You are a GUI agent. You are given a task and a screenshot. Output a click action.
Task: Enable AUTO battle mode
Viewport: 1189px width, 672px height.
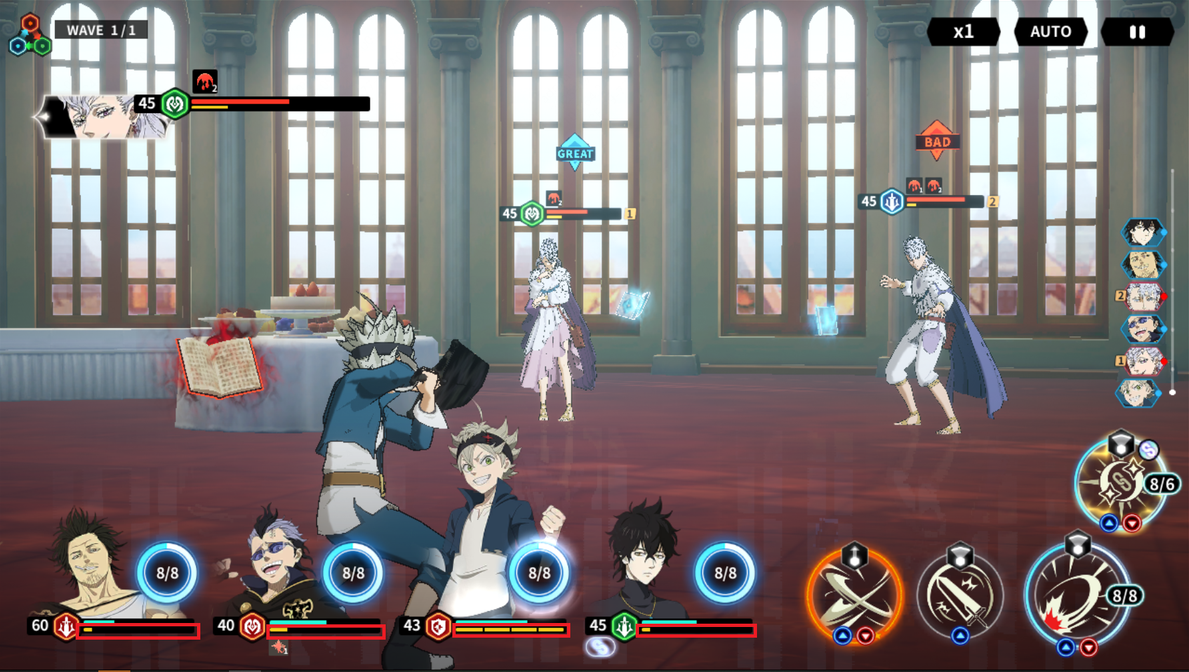pos(1050,32)
